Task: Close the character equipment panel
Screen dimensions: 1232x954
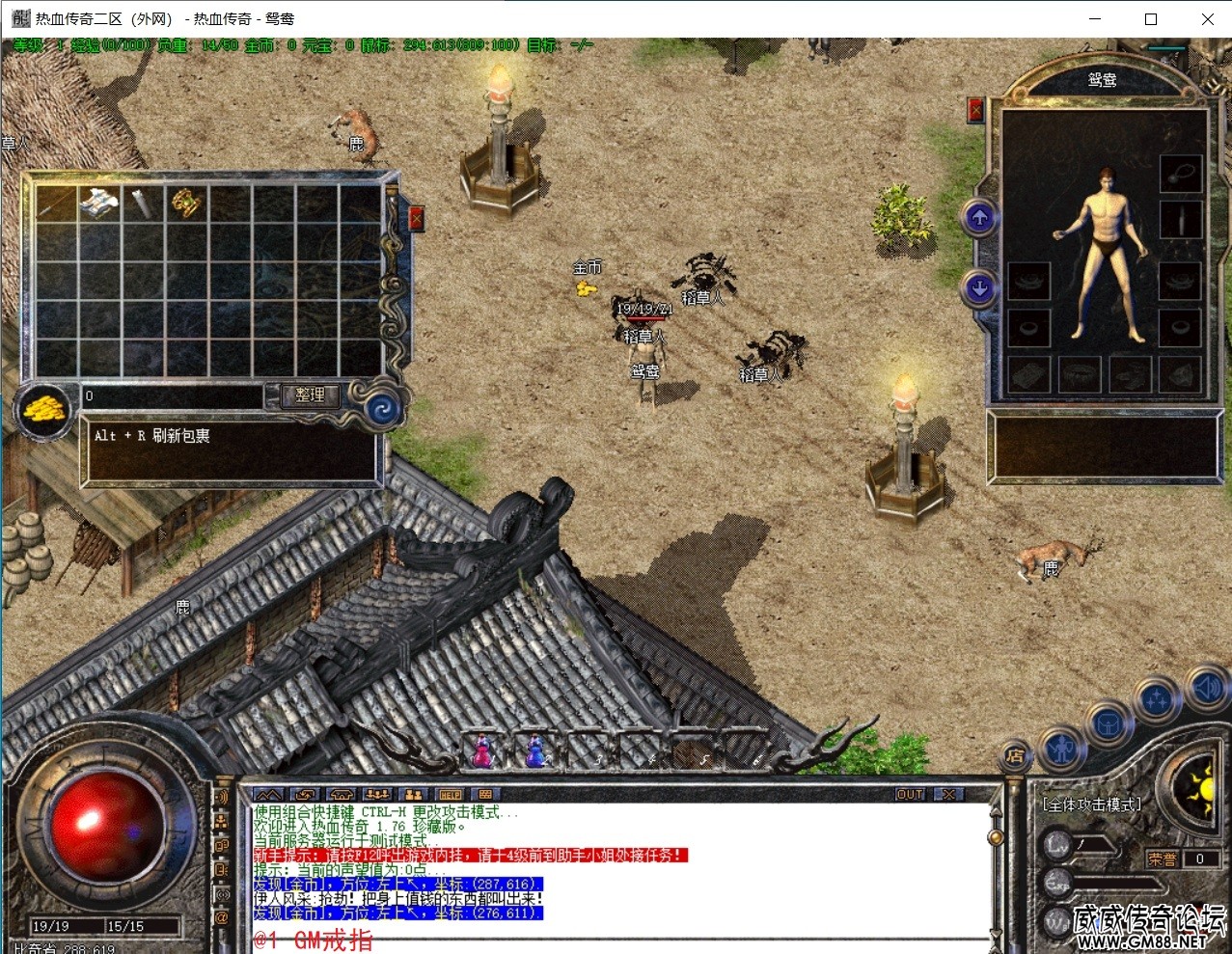Action: click(x=975, y=110)
